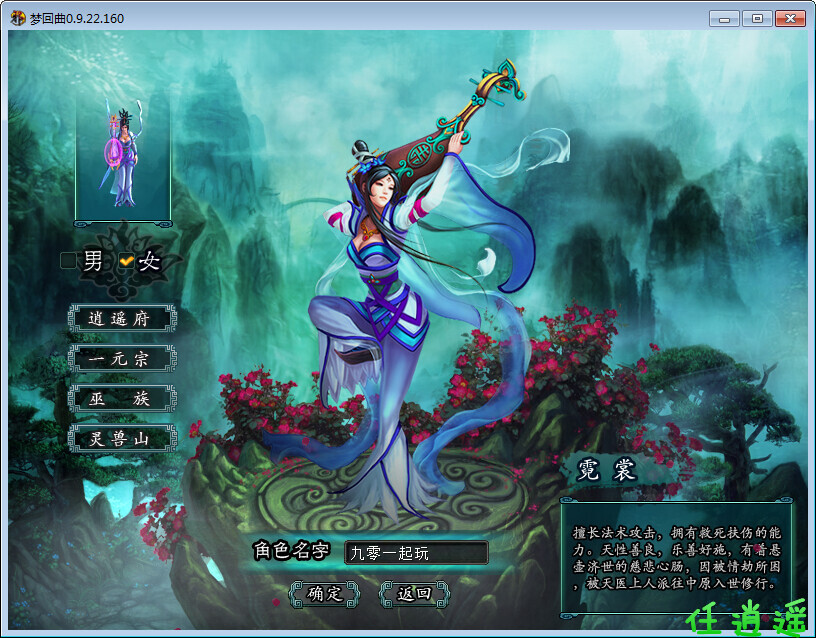Select the 逍遥府 faction button
Viewport: 816px width, 638px height.
[122, 318]
